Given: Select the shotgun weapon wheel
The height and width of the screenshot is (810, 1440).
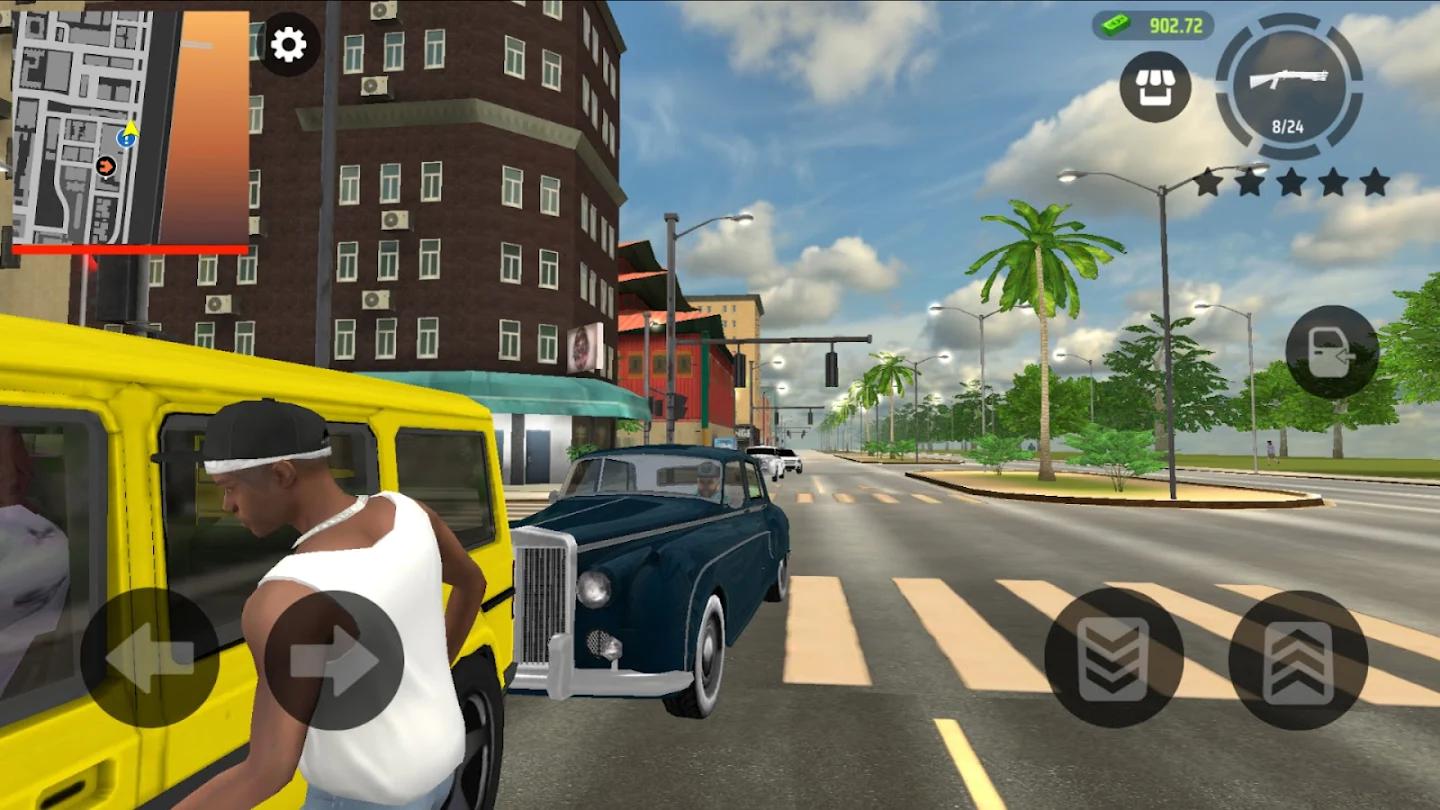Looking at the screenshot, I should point(1289,87).
